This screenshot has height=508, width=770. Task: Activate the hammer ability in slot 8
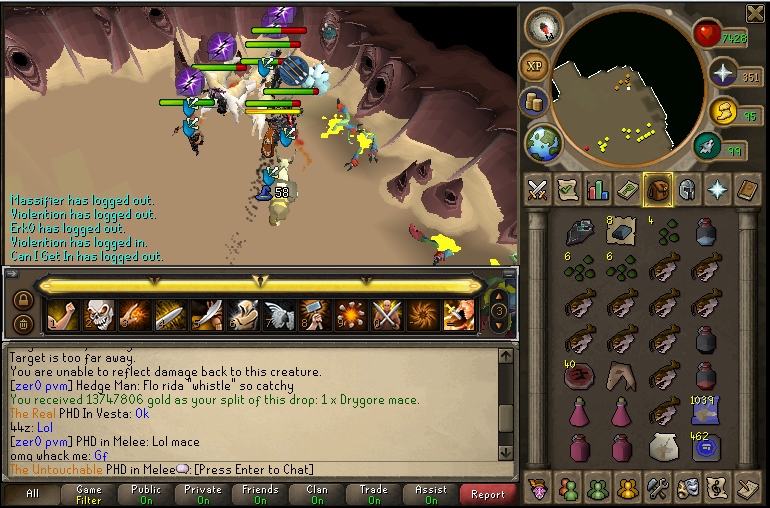pos(314,315)
